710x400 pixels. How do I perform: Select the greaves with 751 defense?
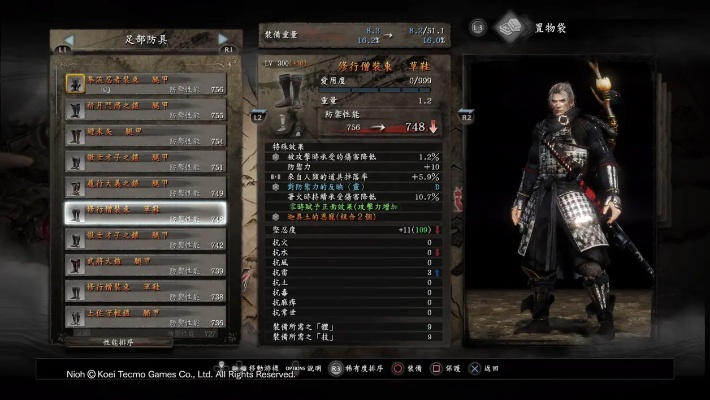click(147, 160)
